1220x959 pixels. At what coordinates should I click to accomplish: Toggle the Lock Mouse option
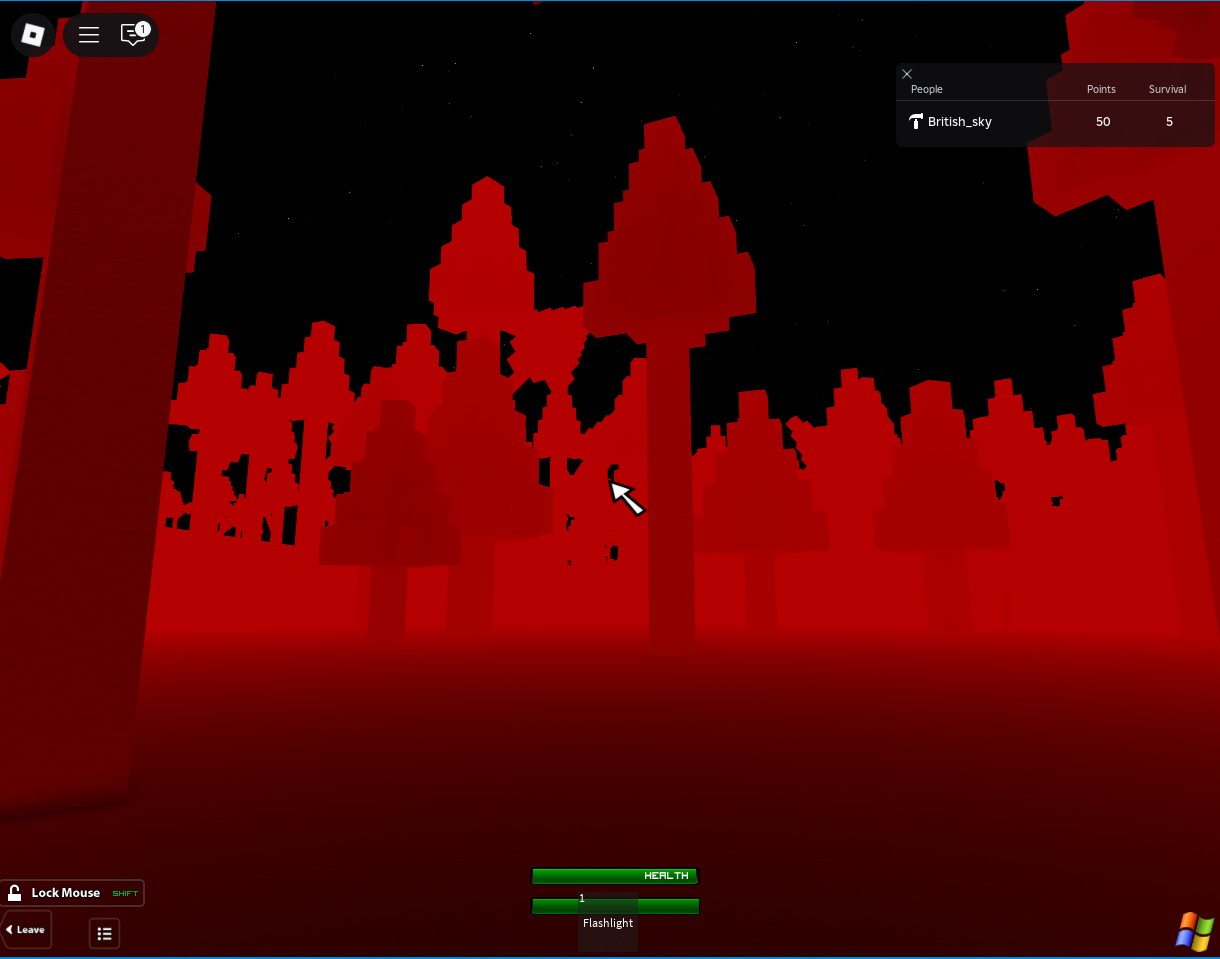[71, 893]
